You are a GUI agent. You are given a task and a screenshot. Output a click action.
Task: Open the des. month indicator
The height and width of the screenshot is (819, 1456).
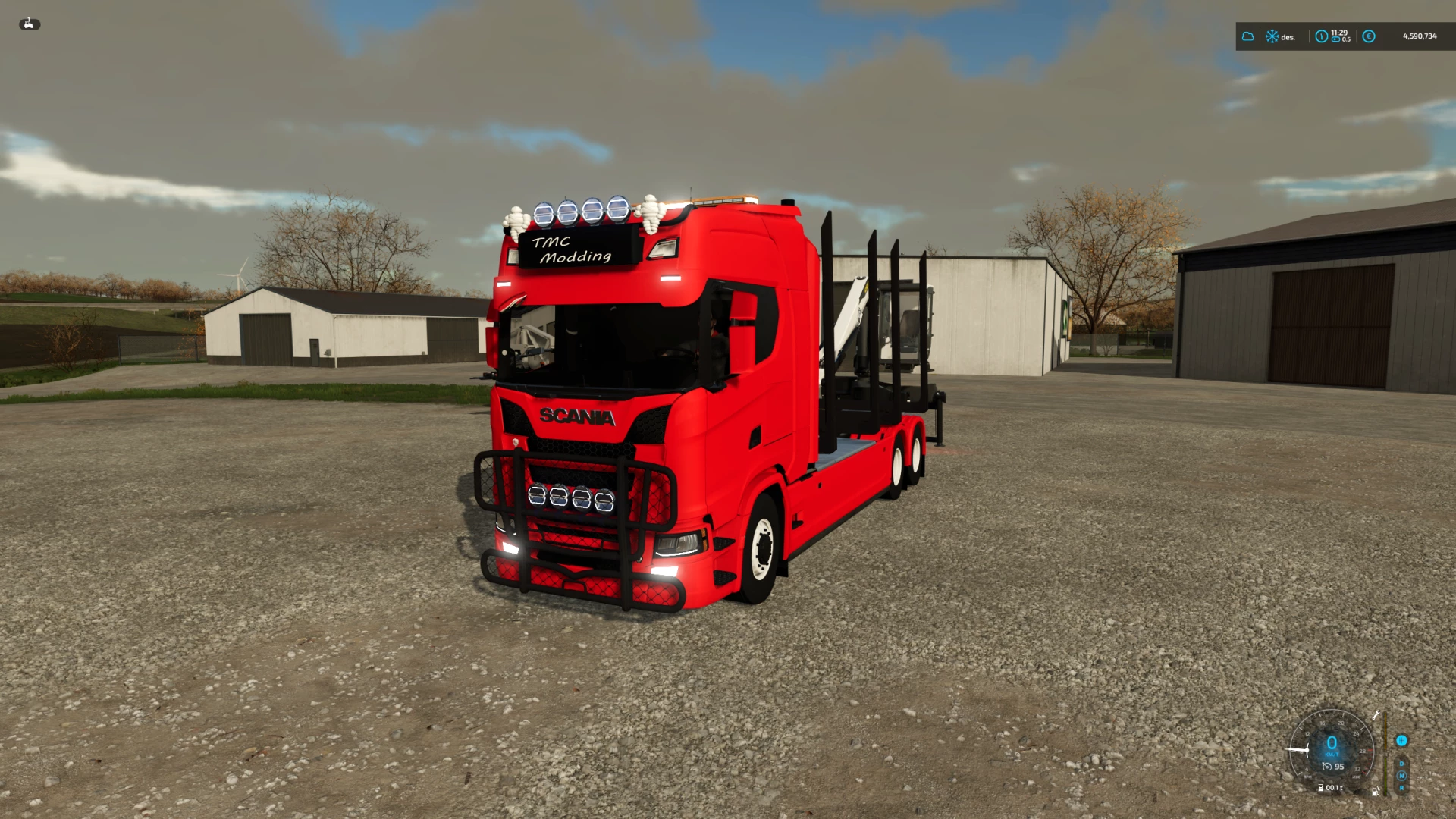point(1288,37)
